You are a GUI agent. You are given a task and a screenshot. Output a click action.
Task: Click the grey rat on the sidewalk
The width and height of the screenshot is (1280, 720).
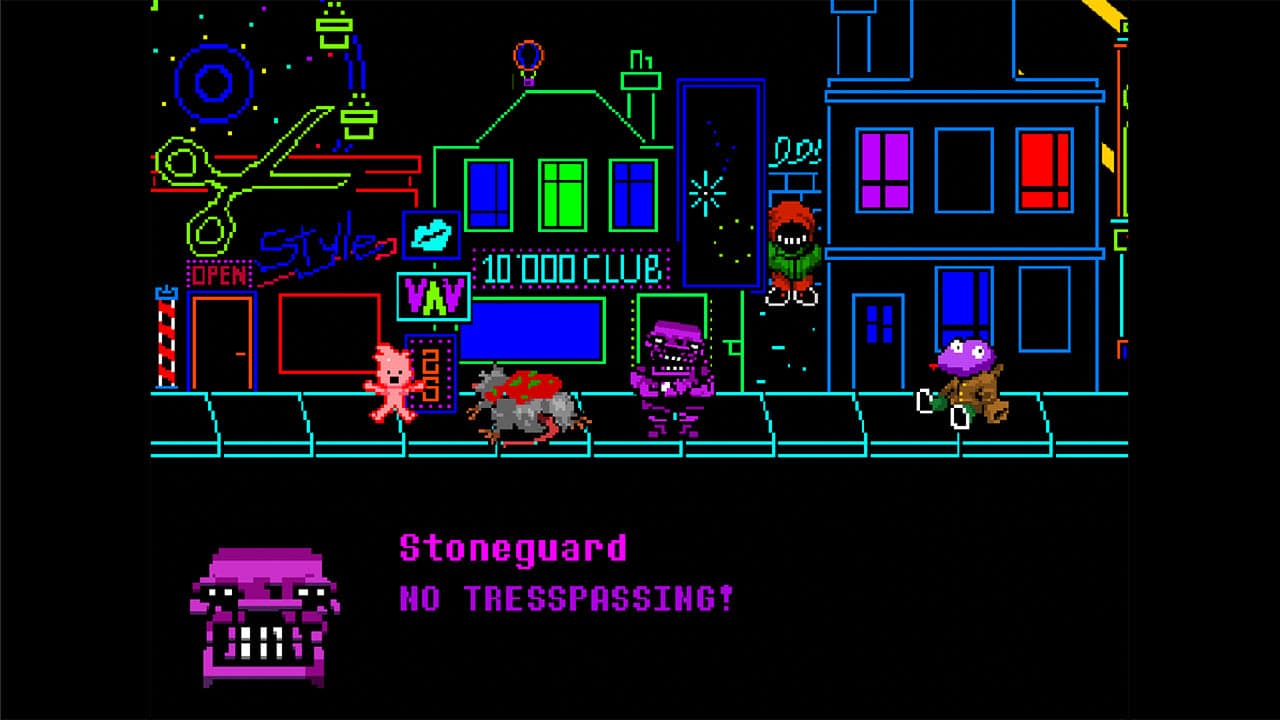click(530, 415)
